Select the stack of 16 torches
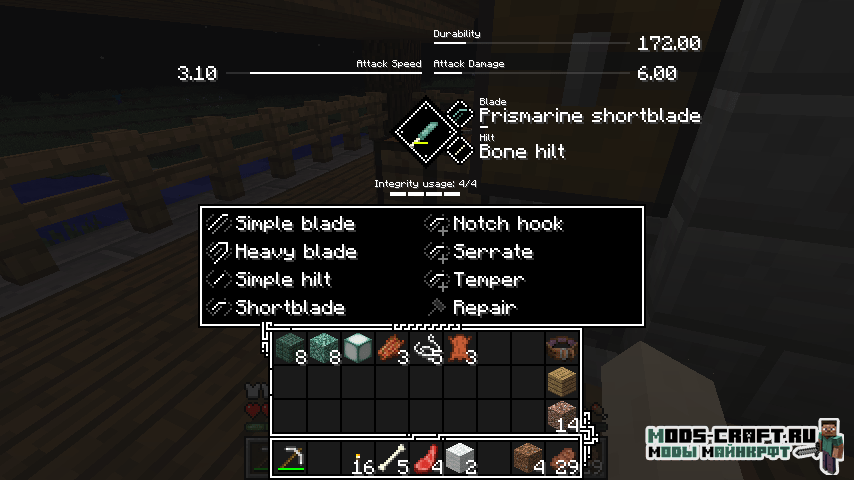This screenshot has height=480, width=854. (359, 460)
